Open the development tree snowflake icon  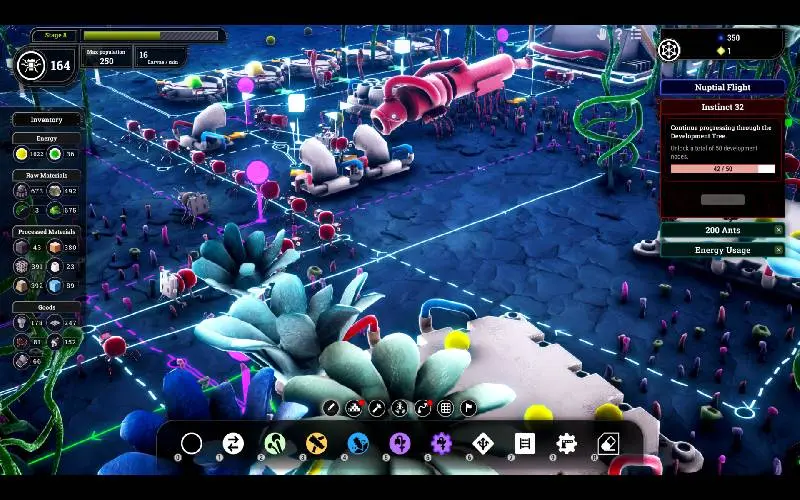pyautogui.click(x=669, y=47)
